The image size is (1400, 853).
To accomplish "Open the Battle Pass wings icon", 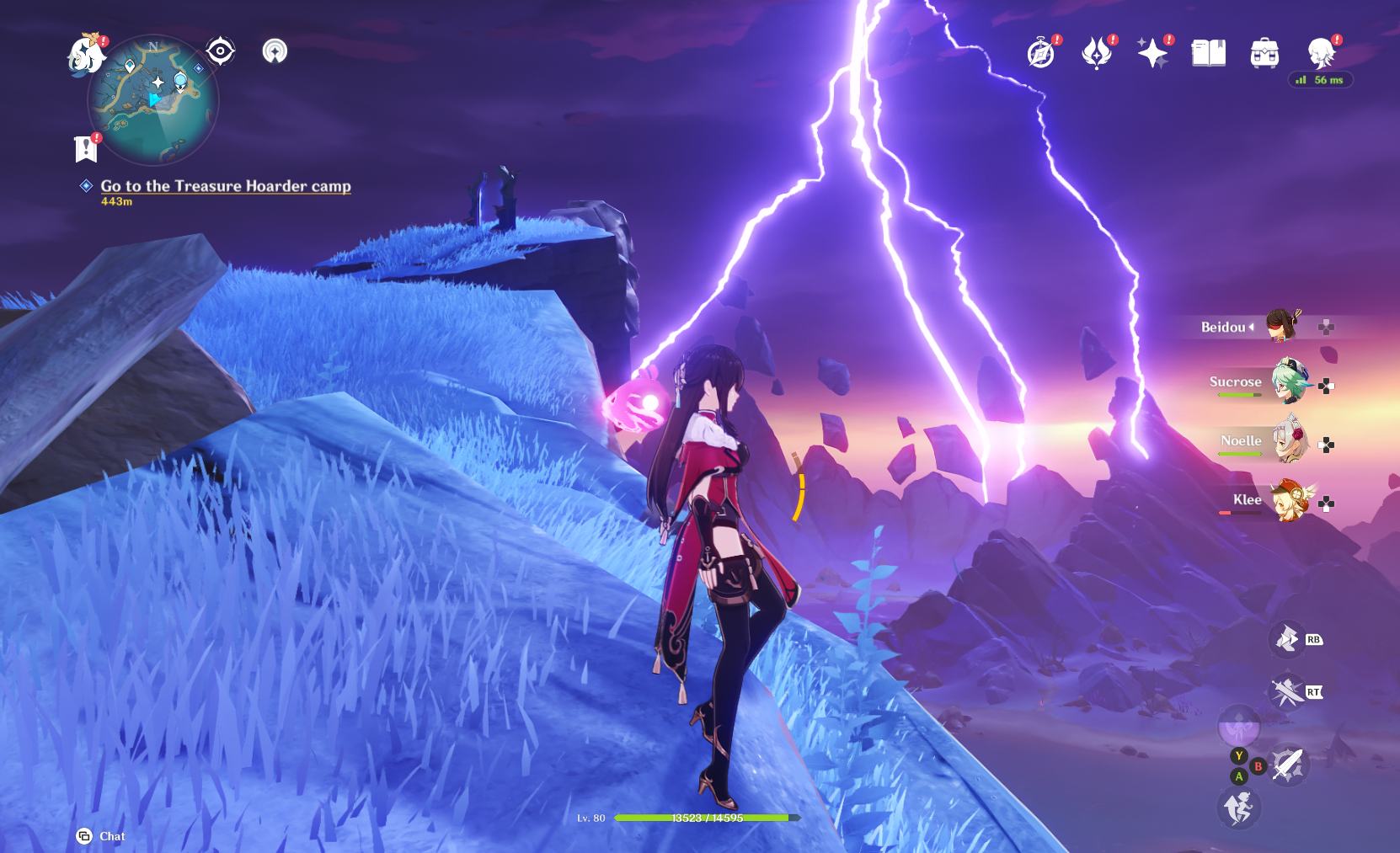I will pyautogui.click(x=1097, y=52).
